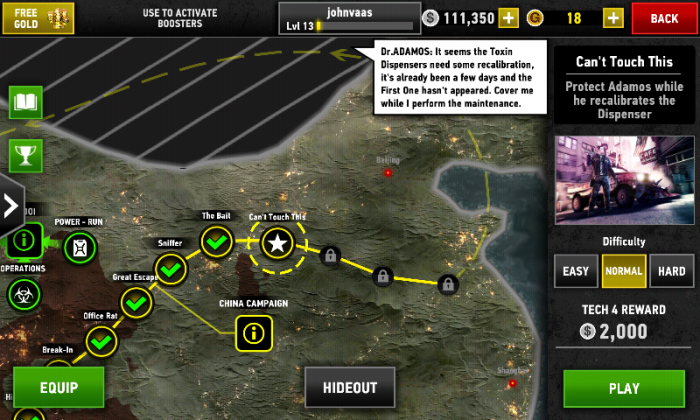The height and width of the screenshot is (420, 700).
Task: Open the biohazard Operations icon
Action: click(21, 293)
